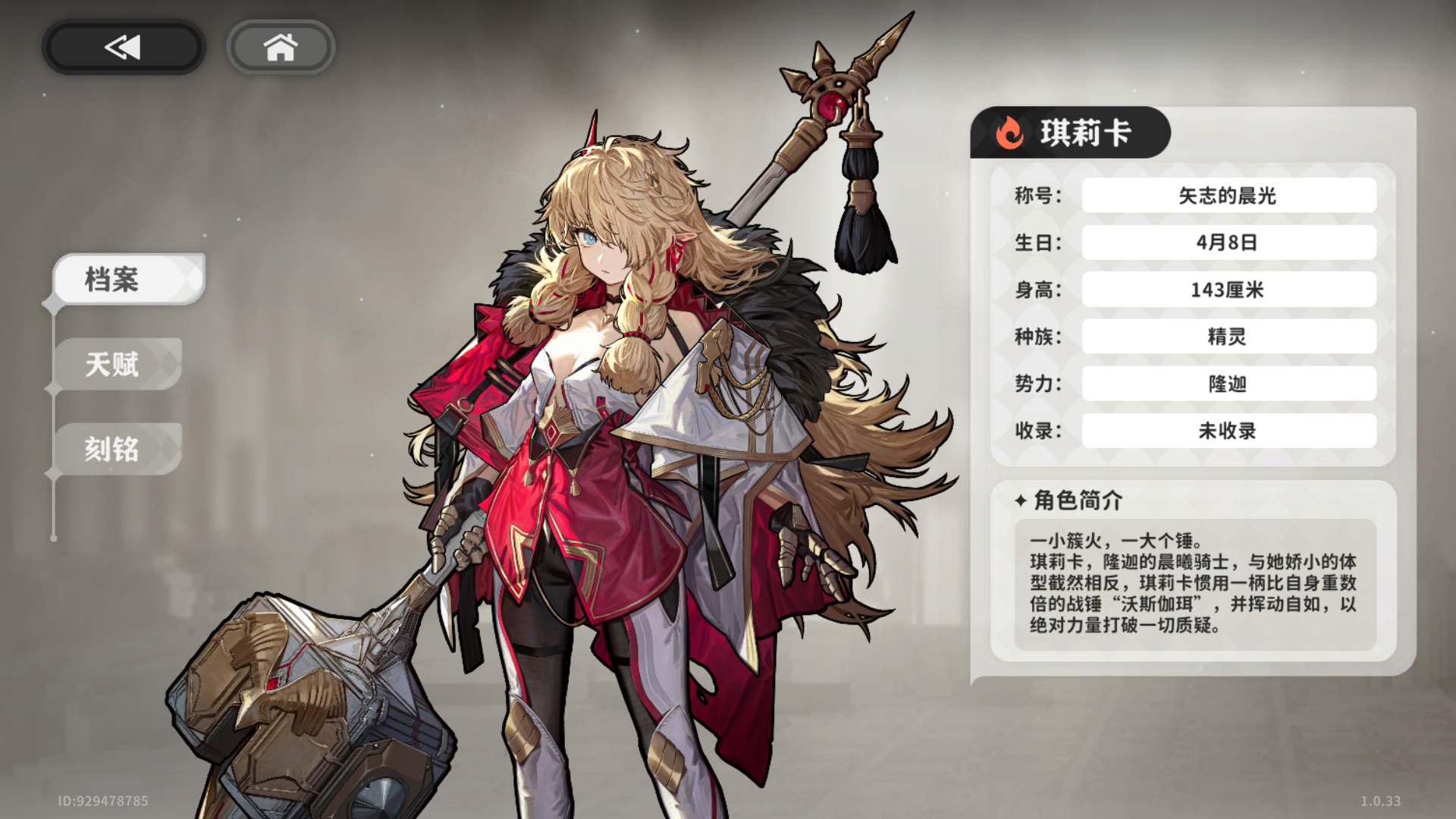Open the home screen via house icon
The height and width of the screenshot is (819, 1456).
[281, 47]
